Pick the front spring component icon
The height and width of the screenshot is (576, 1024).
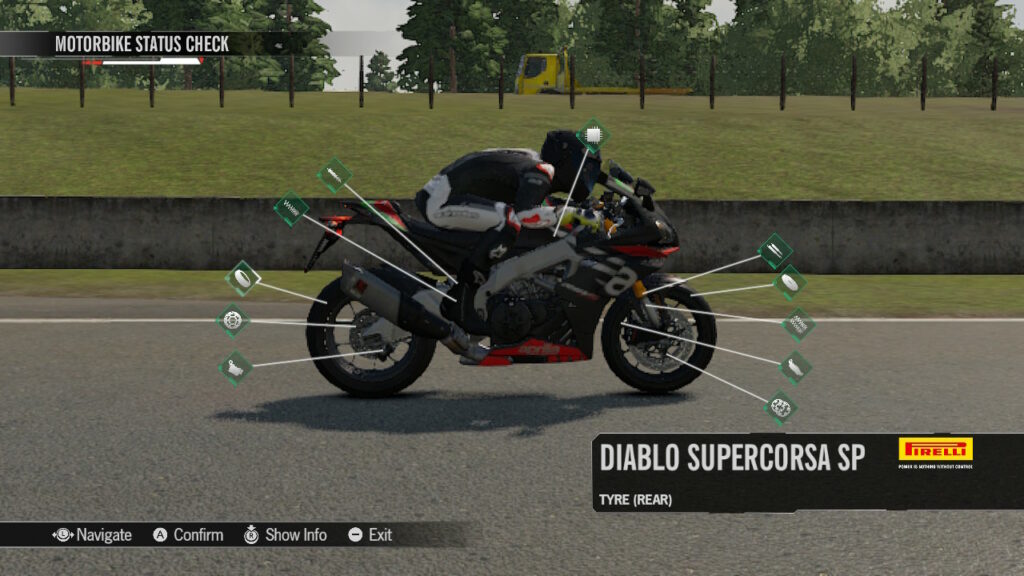(797, 323)
